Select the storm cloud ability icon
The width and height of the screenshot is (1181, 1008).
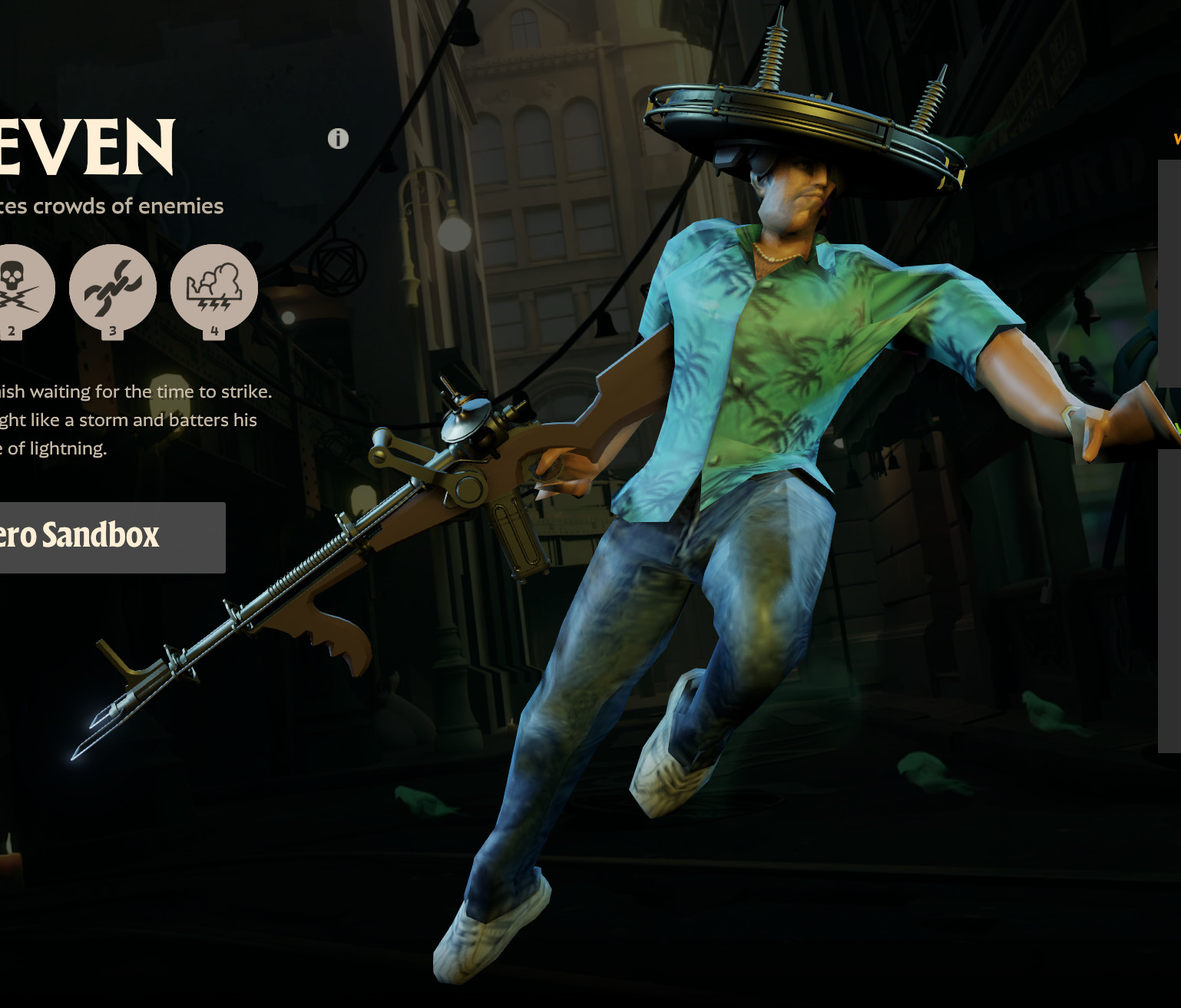214,288
